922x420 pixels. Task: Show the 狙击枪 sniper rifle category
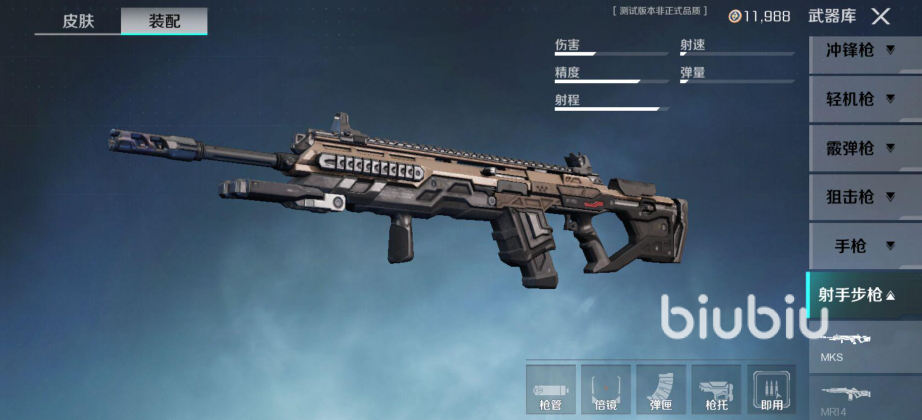click(858, 197)
